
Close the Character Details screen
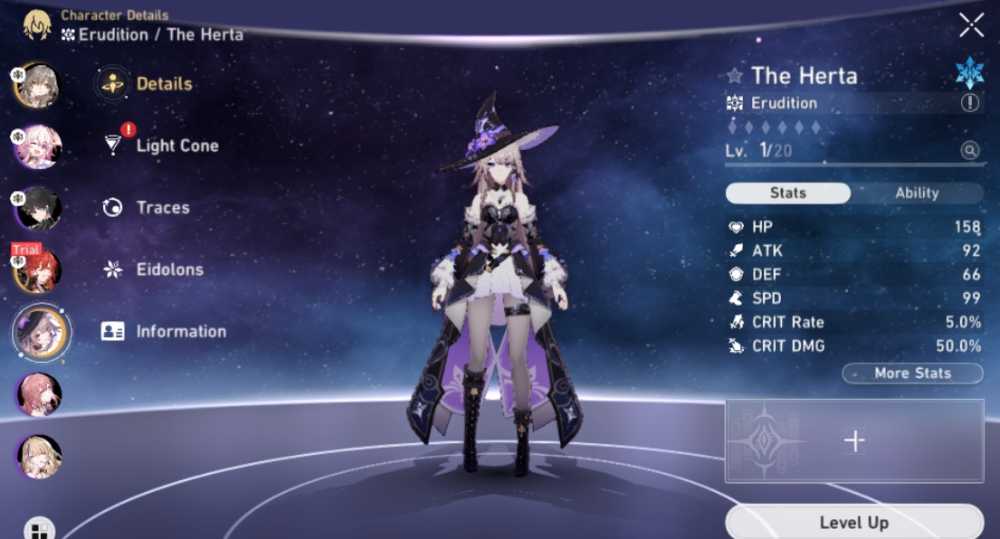[971, 26]
